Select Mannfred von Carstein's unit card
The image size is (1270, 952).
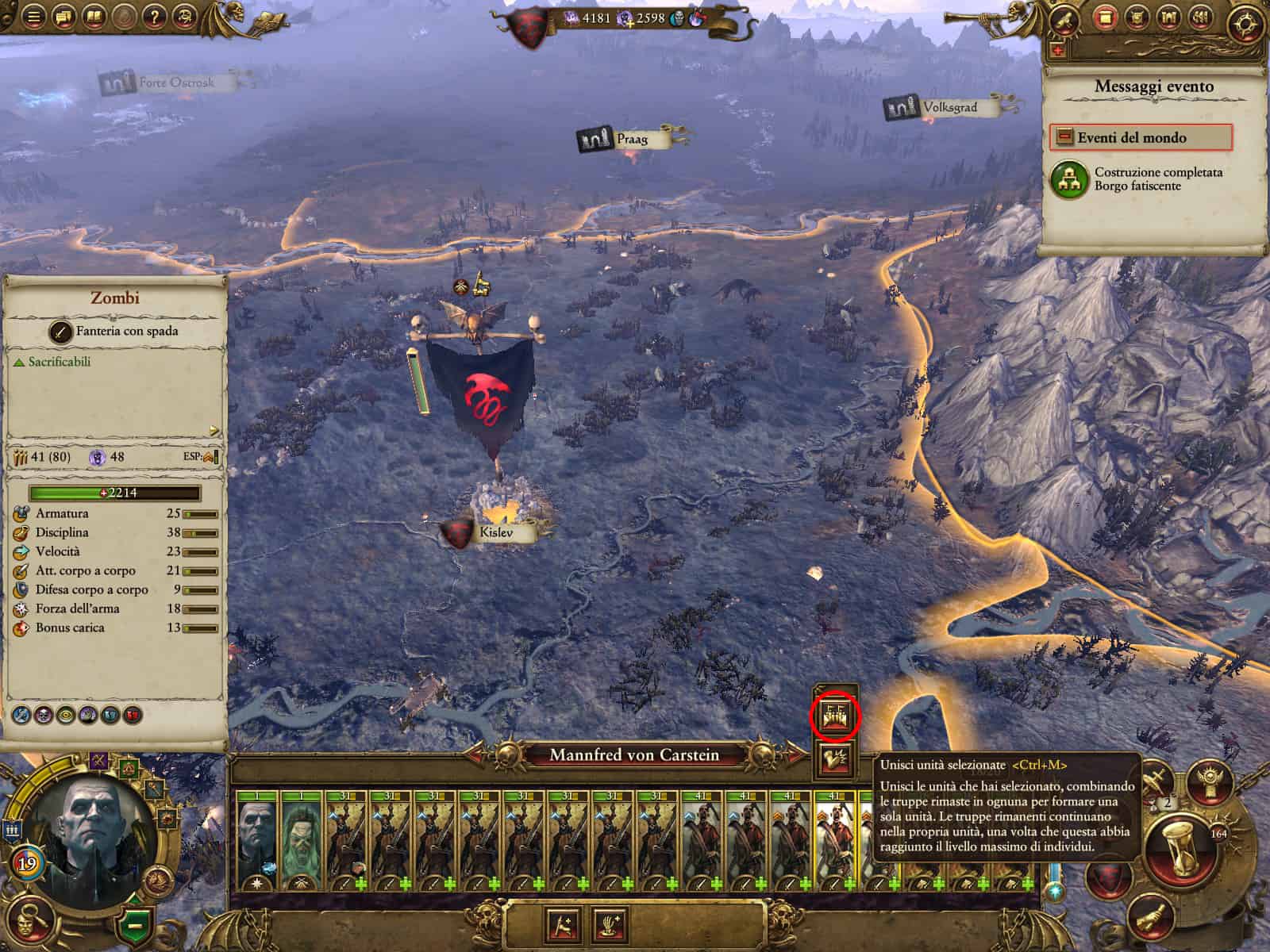point(258,841)
